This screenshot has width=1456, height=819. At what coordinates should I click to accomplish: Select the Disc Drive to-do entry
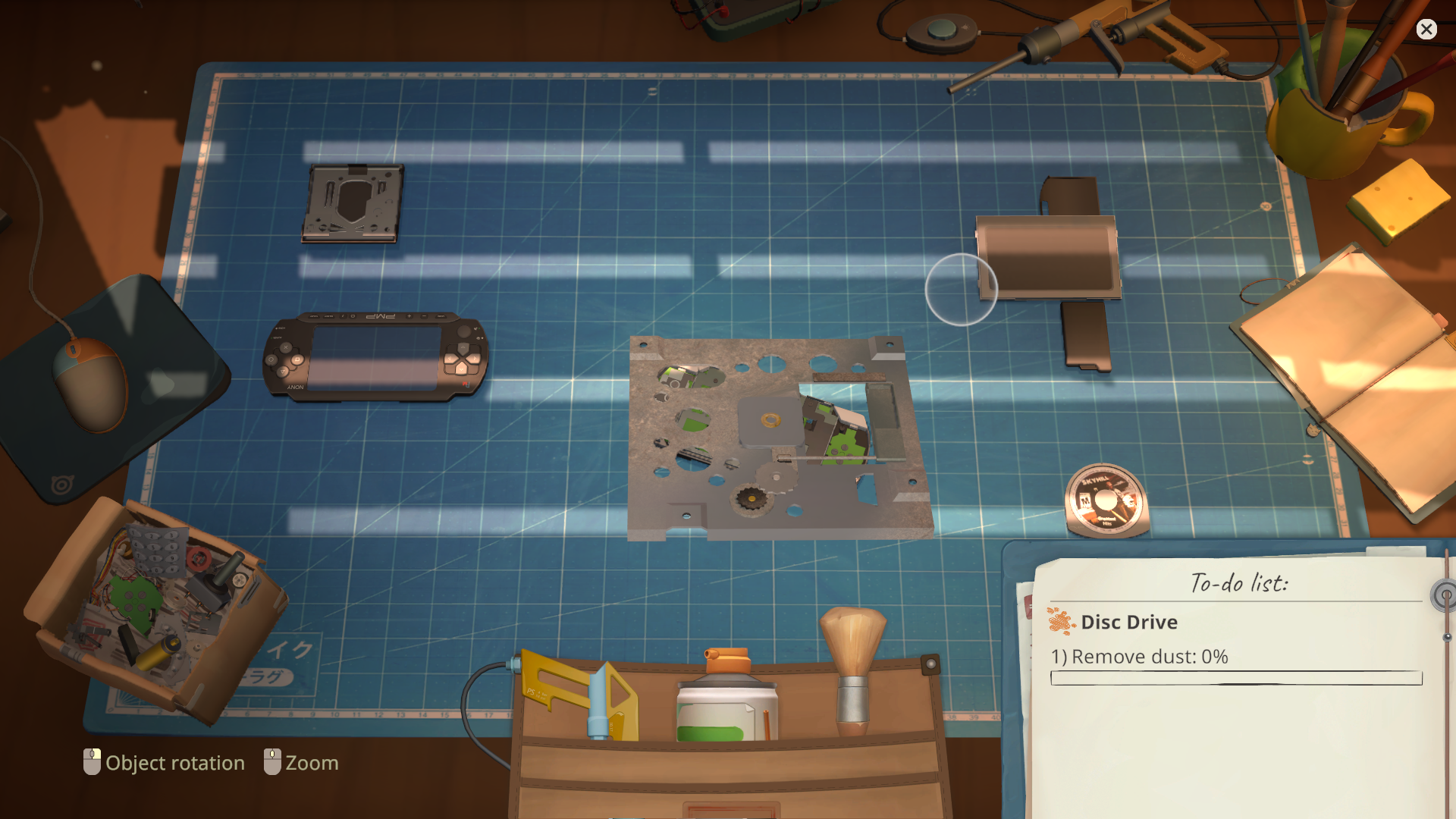[x=1128, y=623]
